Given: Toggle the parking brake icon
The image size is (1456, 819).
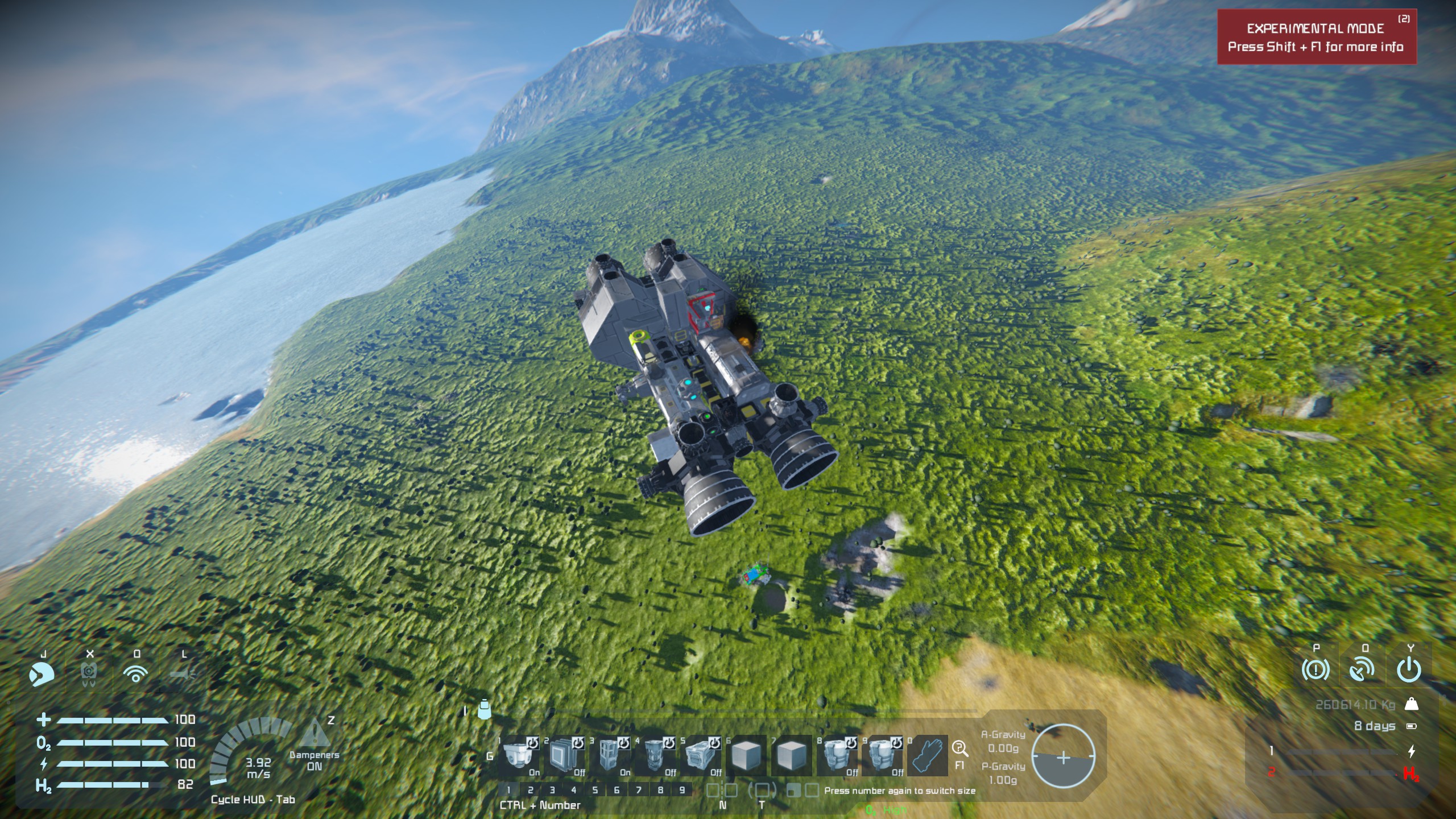Looking at the screenshot, I should 1316,670.
